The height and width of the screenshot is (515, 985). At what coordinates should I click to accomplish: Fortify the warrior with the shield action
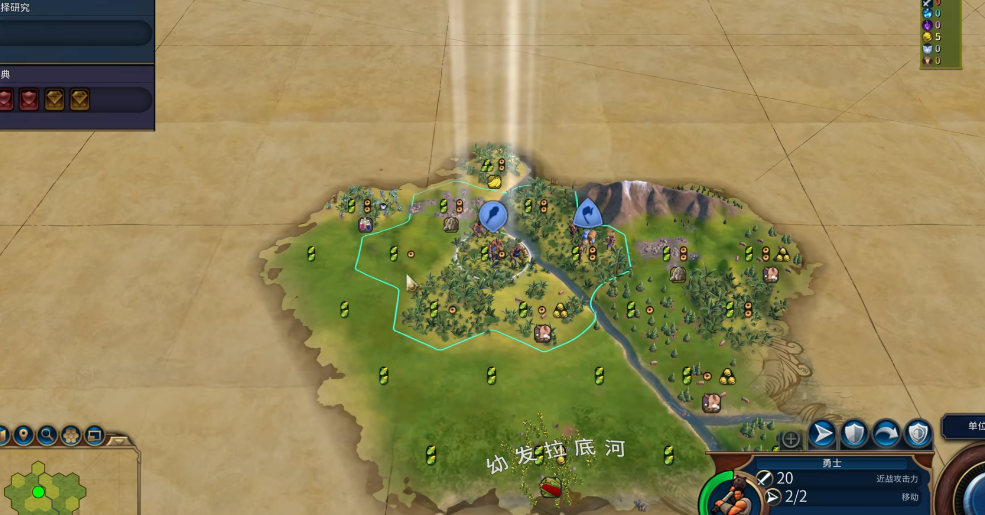854,434
